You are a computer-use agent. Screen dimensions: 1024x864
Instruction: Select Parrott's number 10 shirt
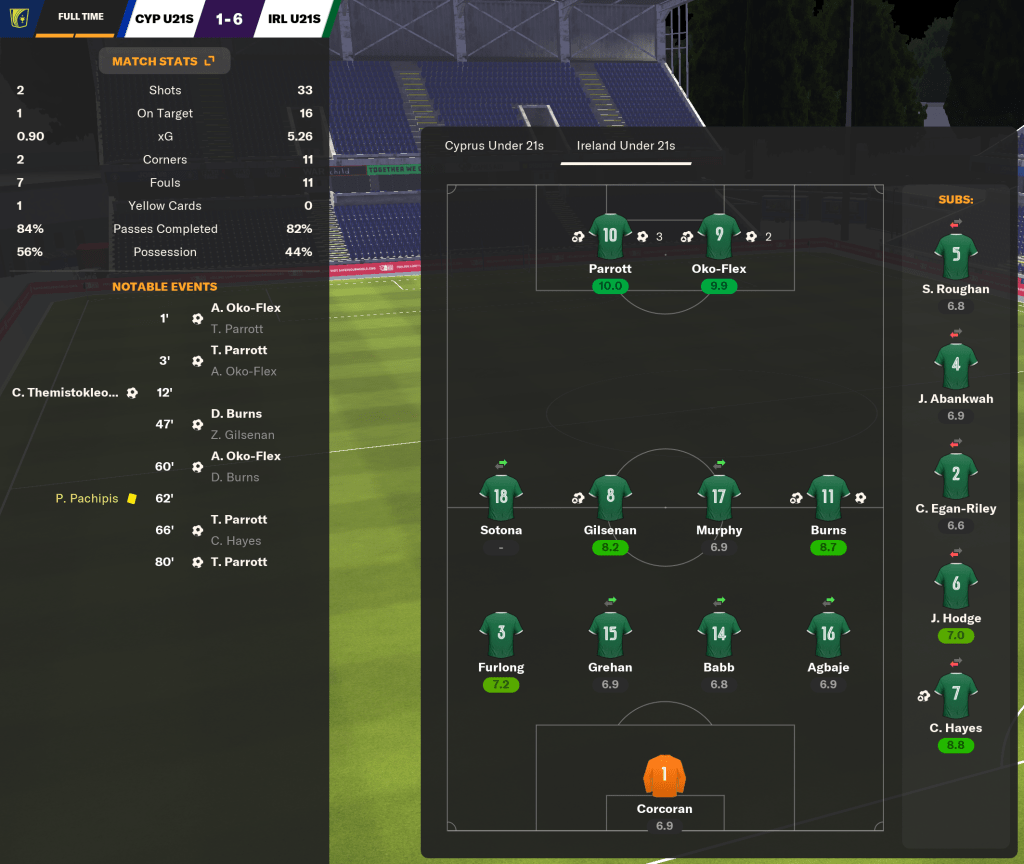pyautogui.click(x=610, y=236)
